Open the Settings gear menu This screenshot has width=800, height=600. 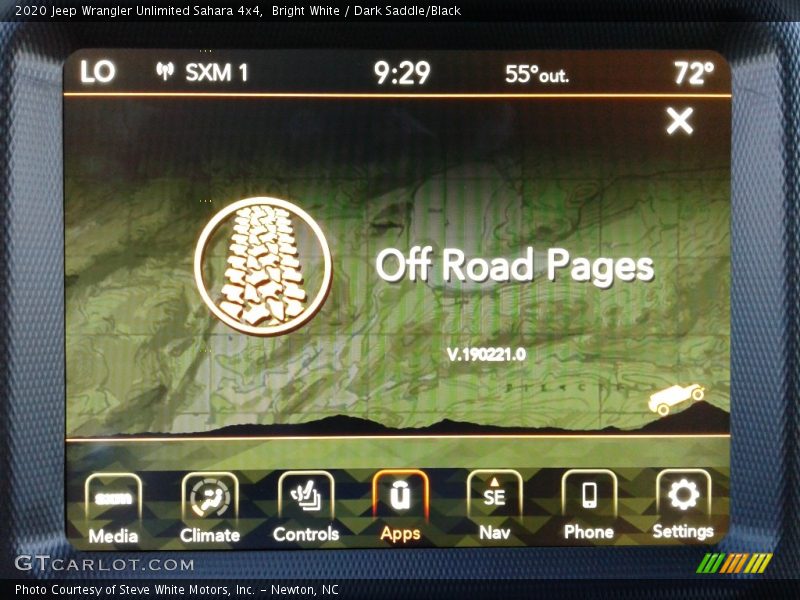coord(683,506)
